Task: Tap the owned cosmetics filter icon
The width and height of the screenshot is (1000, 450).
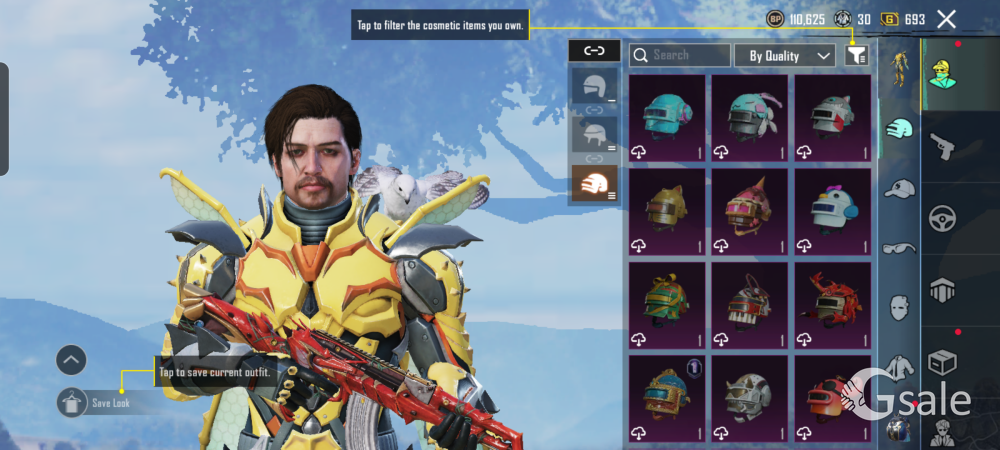Action: pyautogui.click(x=855, y=56)
